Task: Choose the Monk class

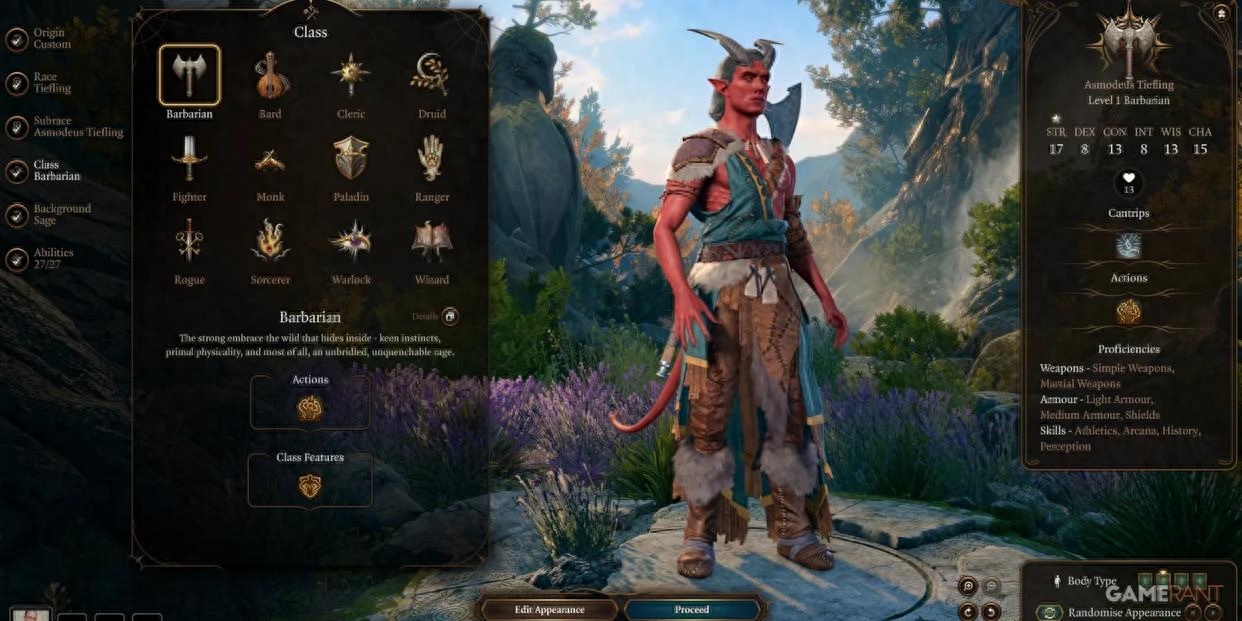Action: tap(270, 159)
